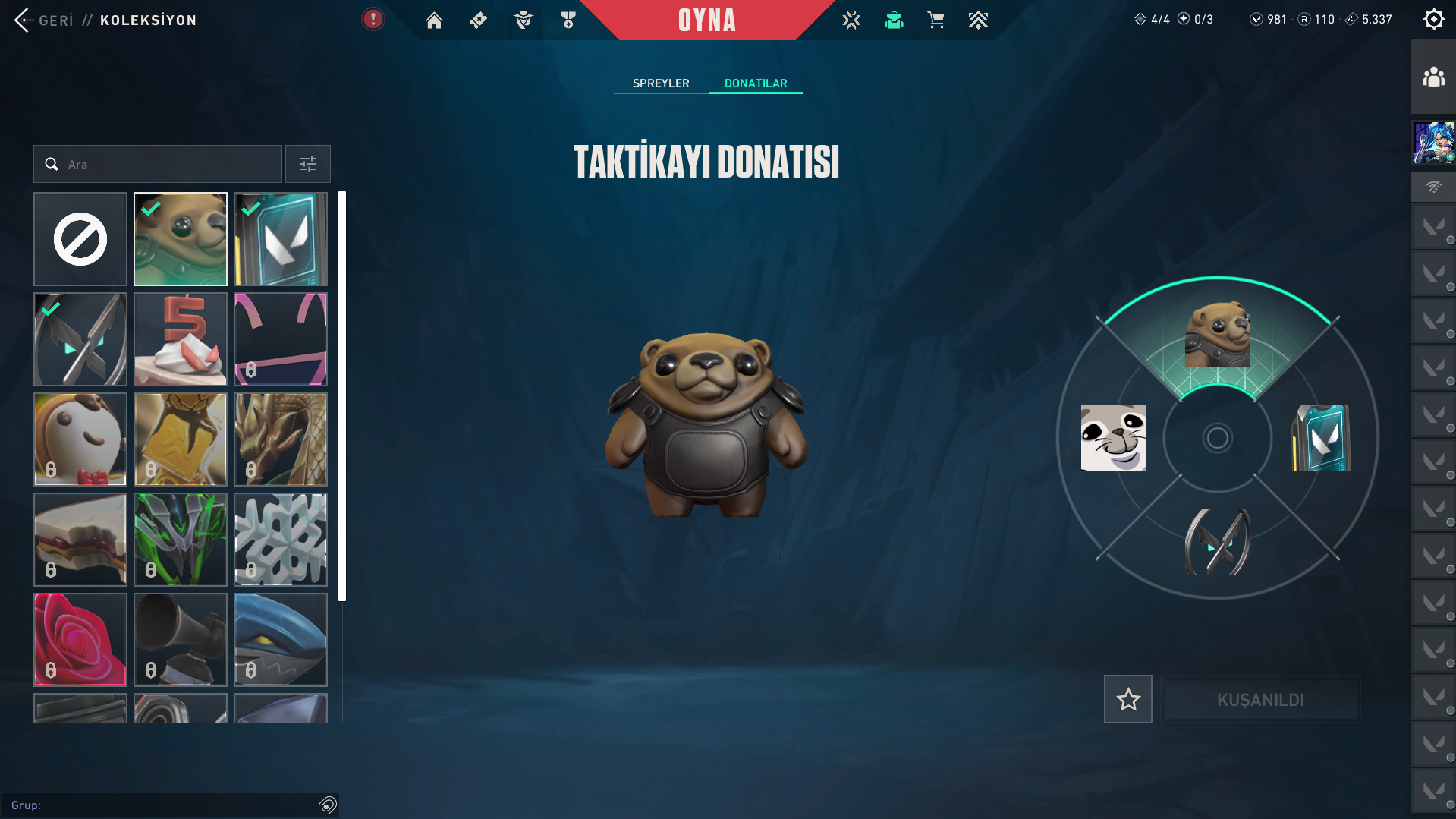The image size is (1456, 819).
Task: Open the social friends panel icon
Action: [x=1433, y=77]
